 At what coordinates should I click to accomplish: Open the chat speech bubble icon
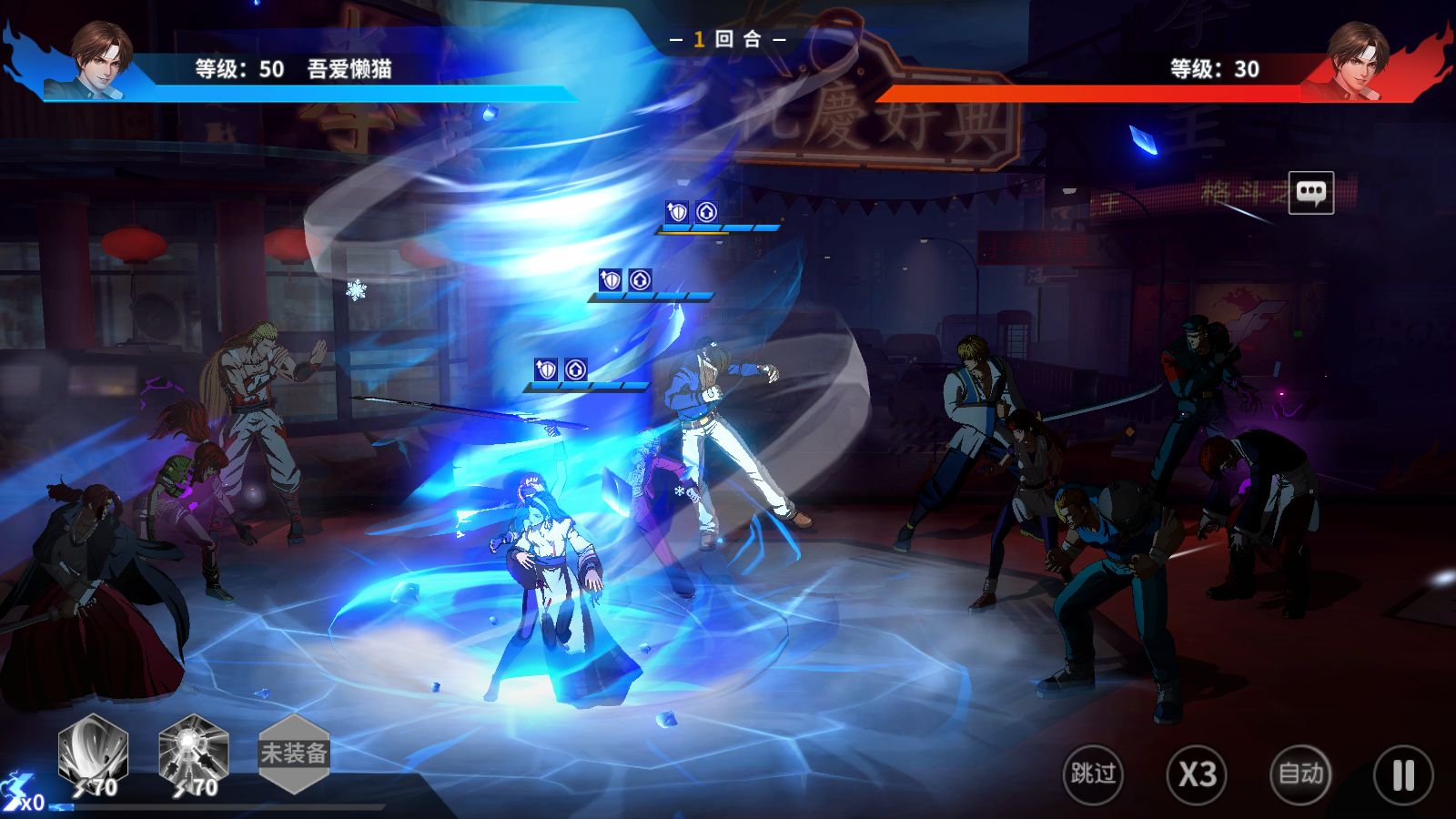click(1310, 192)
